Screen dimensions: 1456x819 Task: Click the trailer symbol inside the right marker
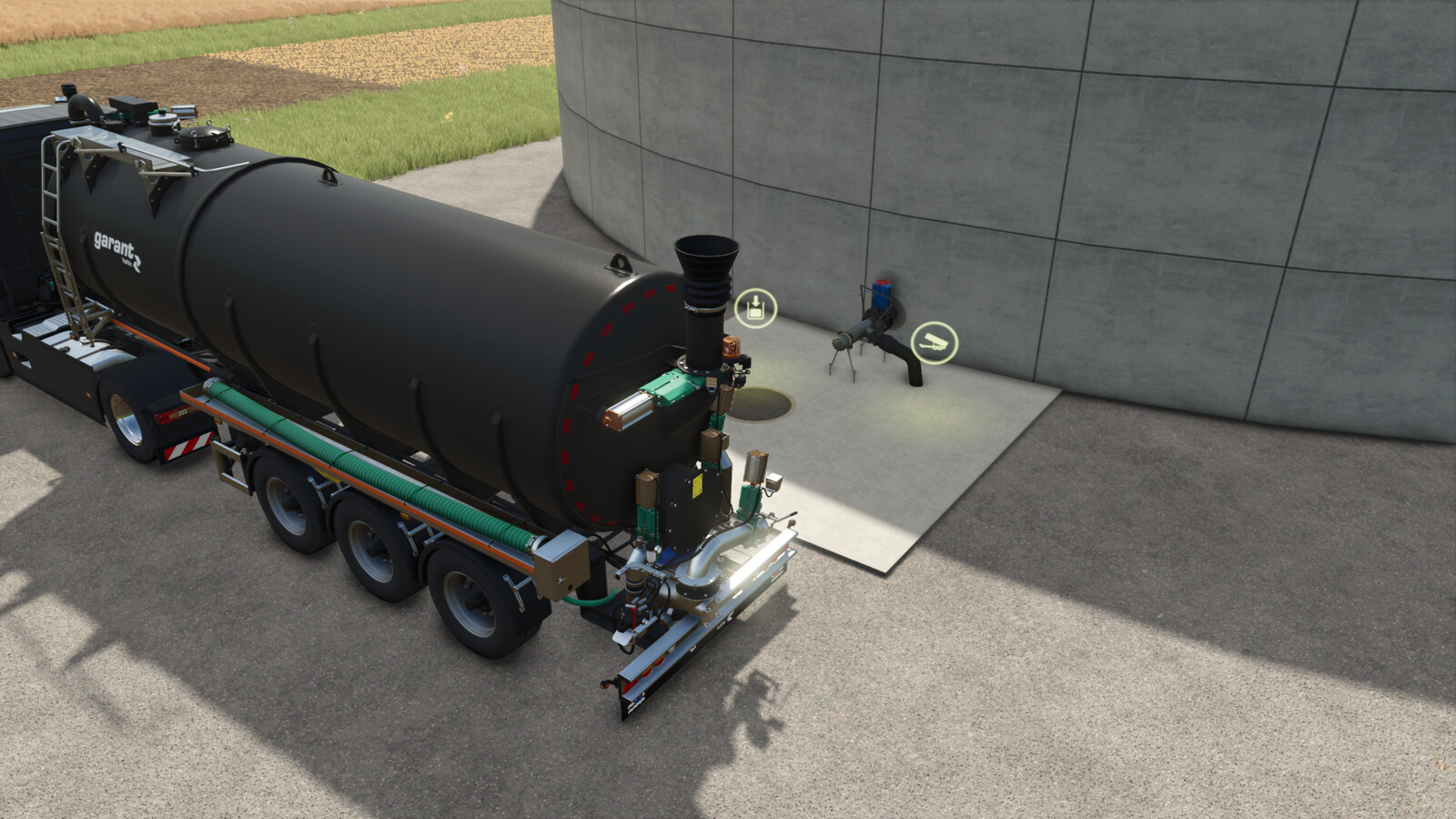click(934, 344)
